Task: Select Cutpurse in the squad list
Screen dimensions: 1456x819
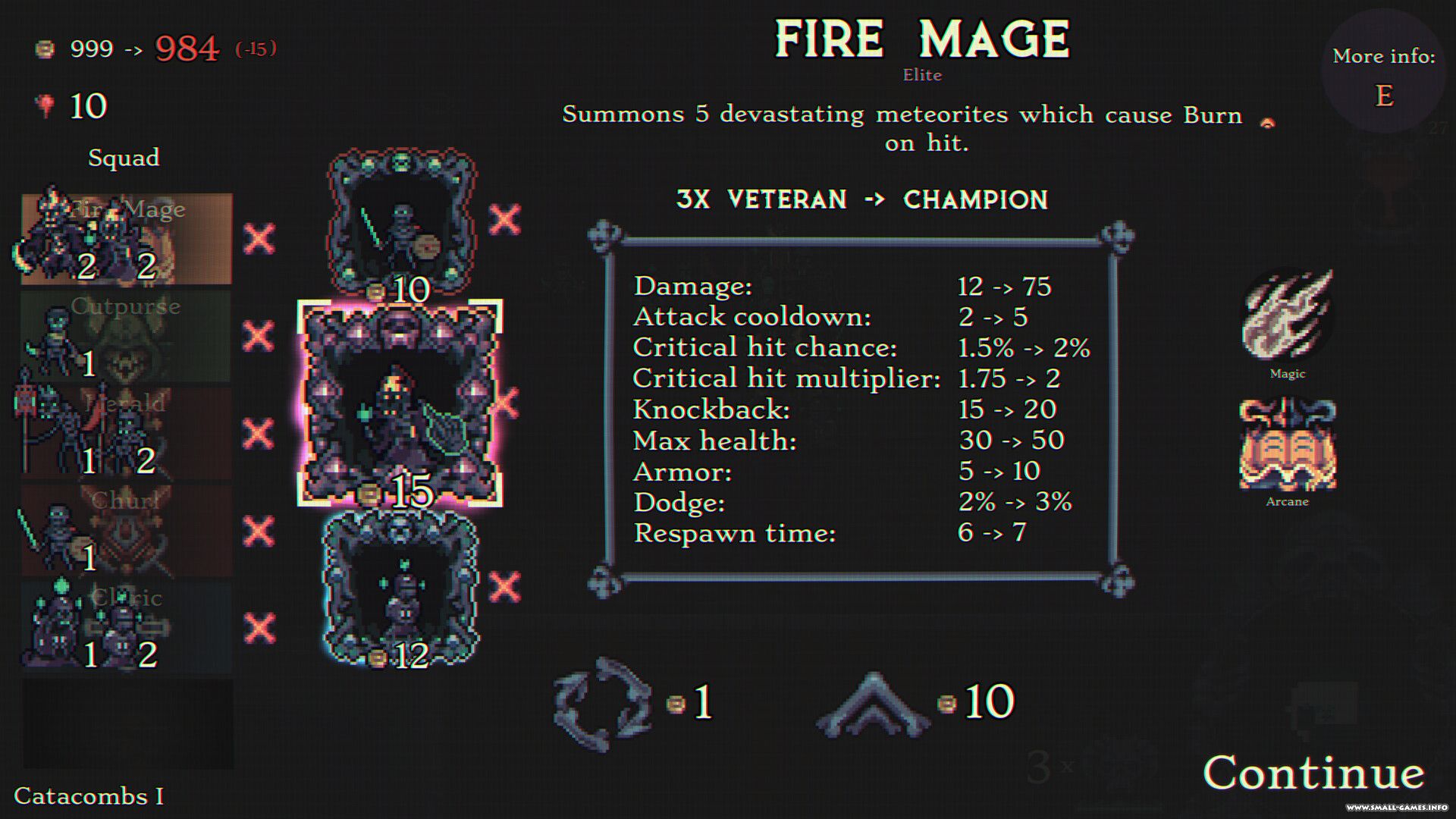Action: pos(127,336)
